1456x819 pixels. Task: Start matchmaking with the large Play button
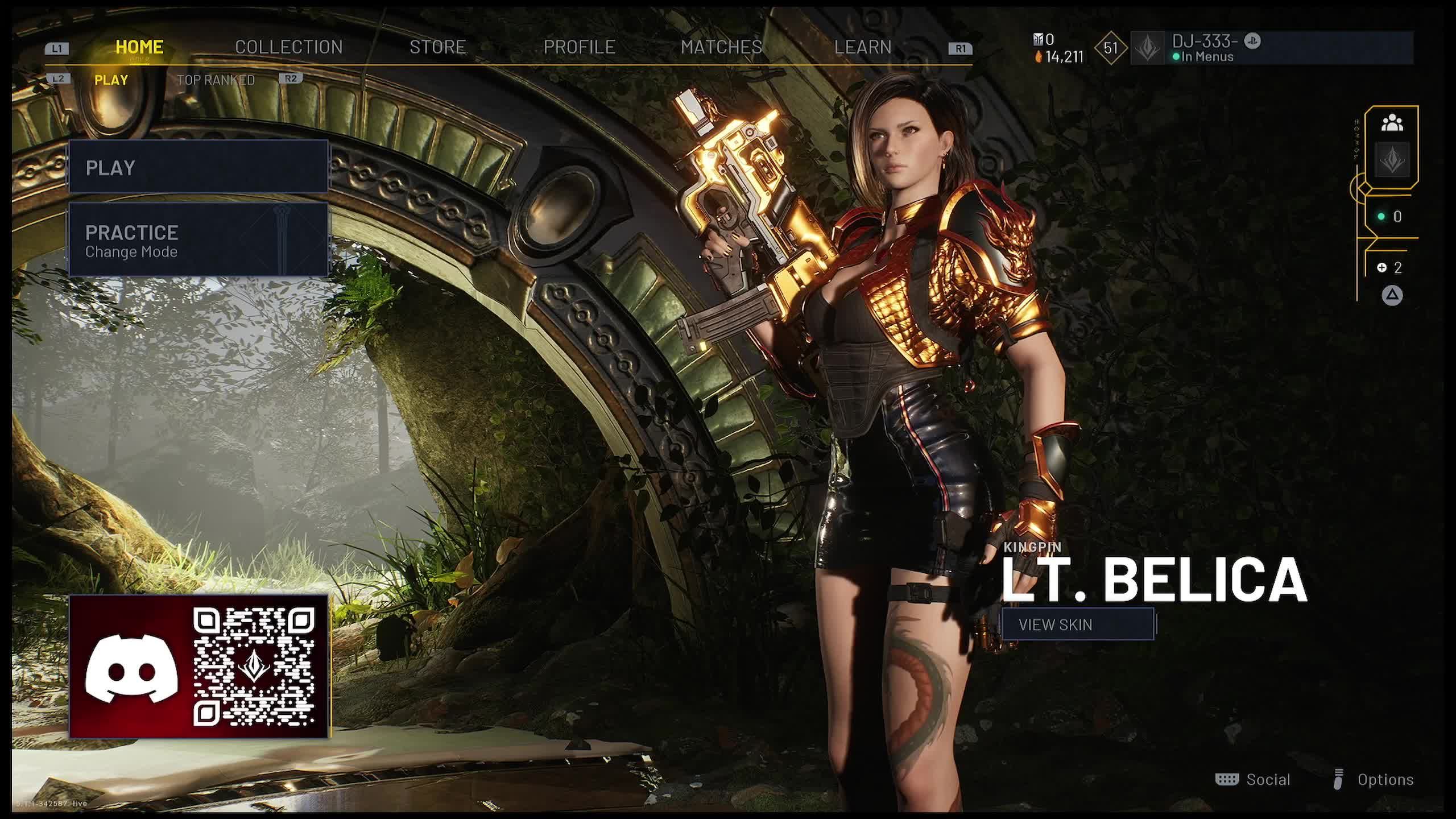198,167
